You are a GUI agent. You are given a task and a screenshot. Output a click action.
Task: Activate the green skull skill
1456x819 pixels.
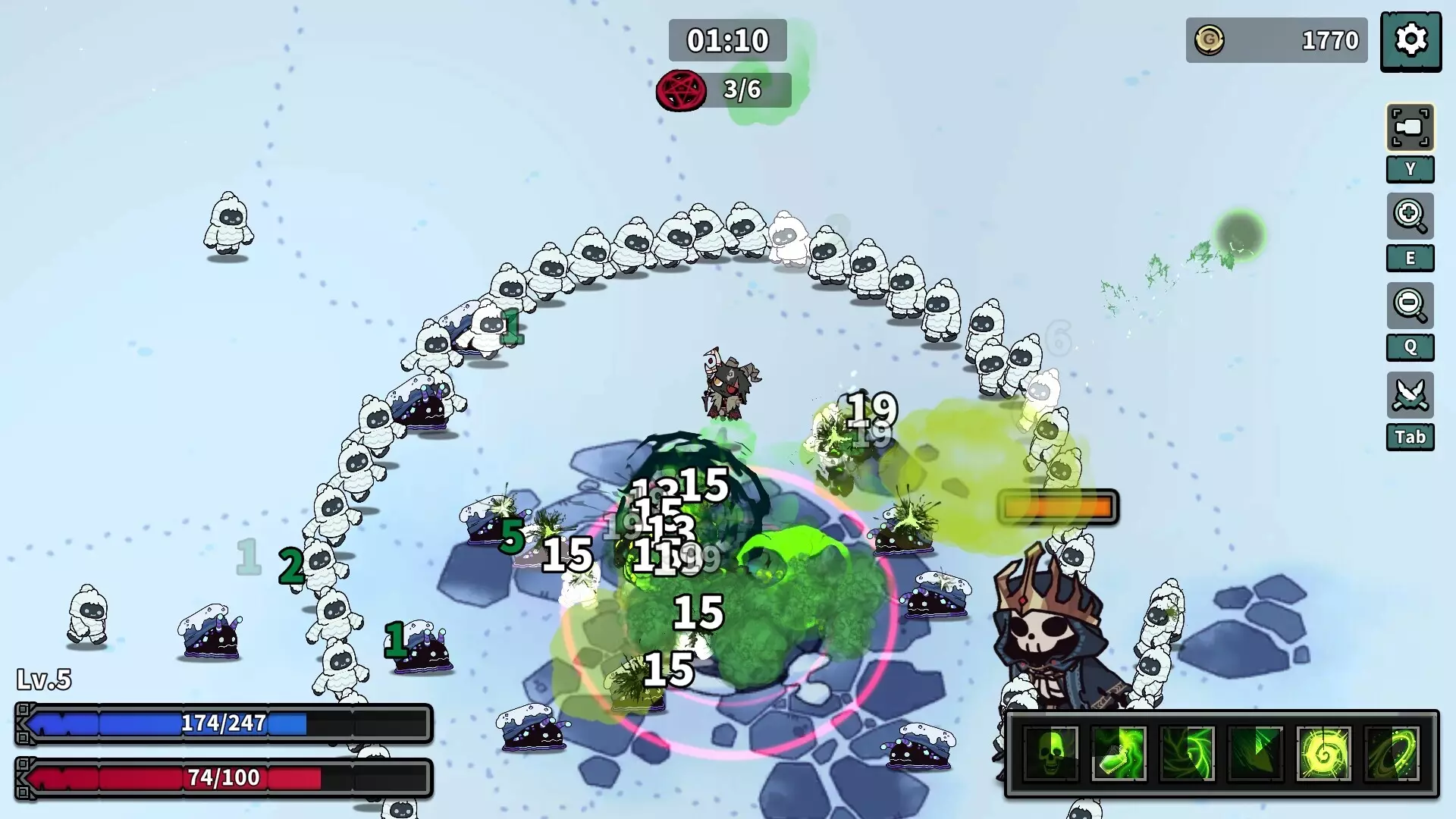(1051, 753)
